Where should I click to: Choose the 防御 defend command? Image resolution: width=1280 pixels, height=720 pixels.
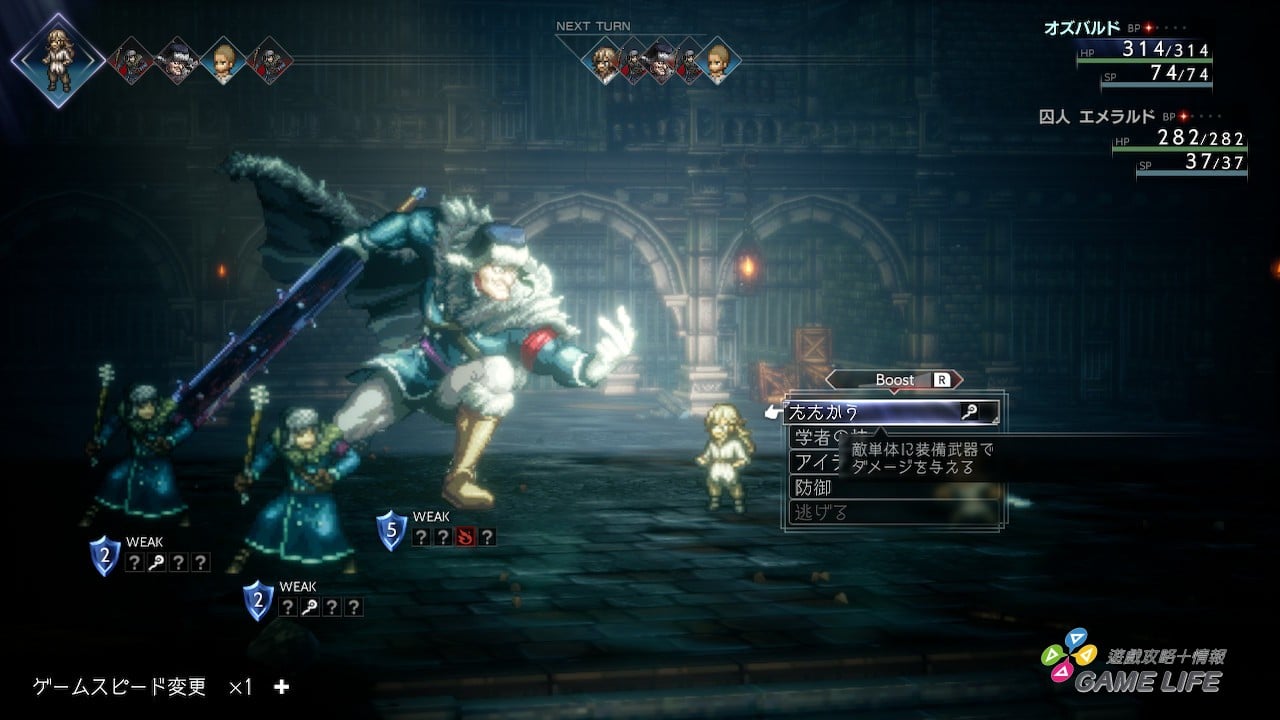click(x=813, y=488)
